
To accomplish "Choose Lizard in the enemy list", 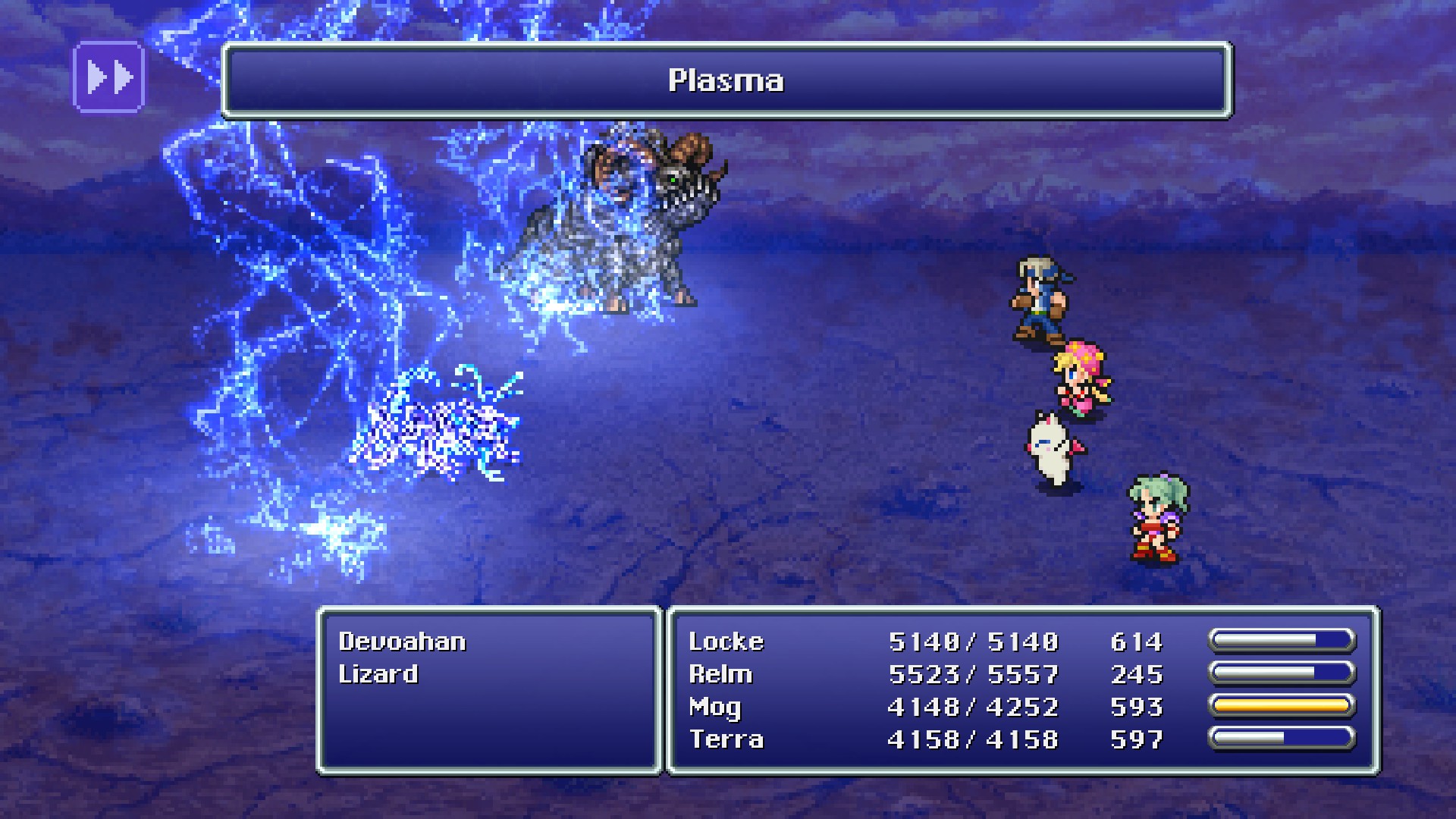I will pos(378,674).
